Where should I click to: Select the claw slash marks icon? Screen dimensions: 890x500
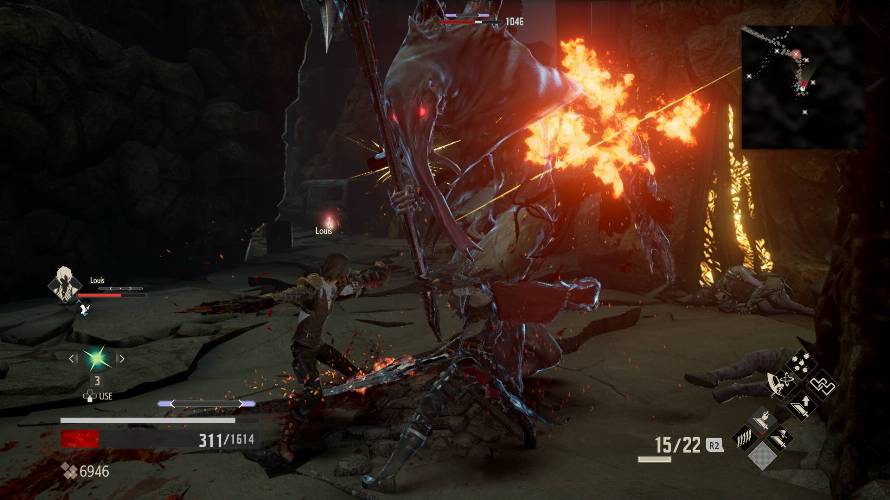(x=744, y=435)
